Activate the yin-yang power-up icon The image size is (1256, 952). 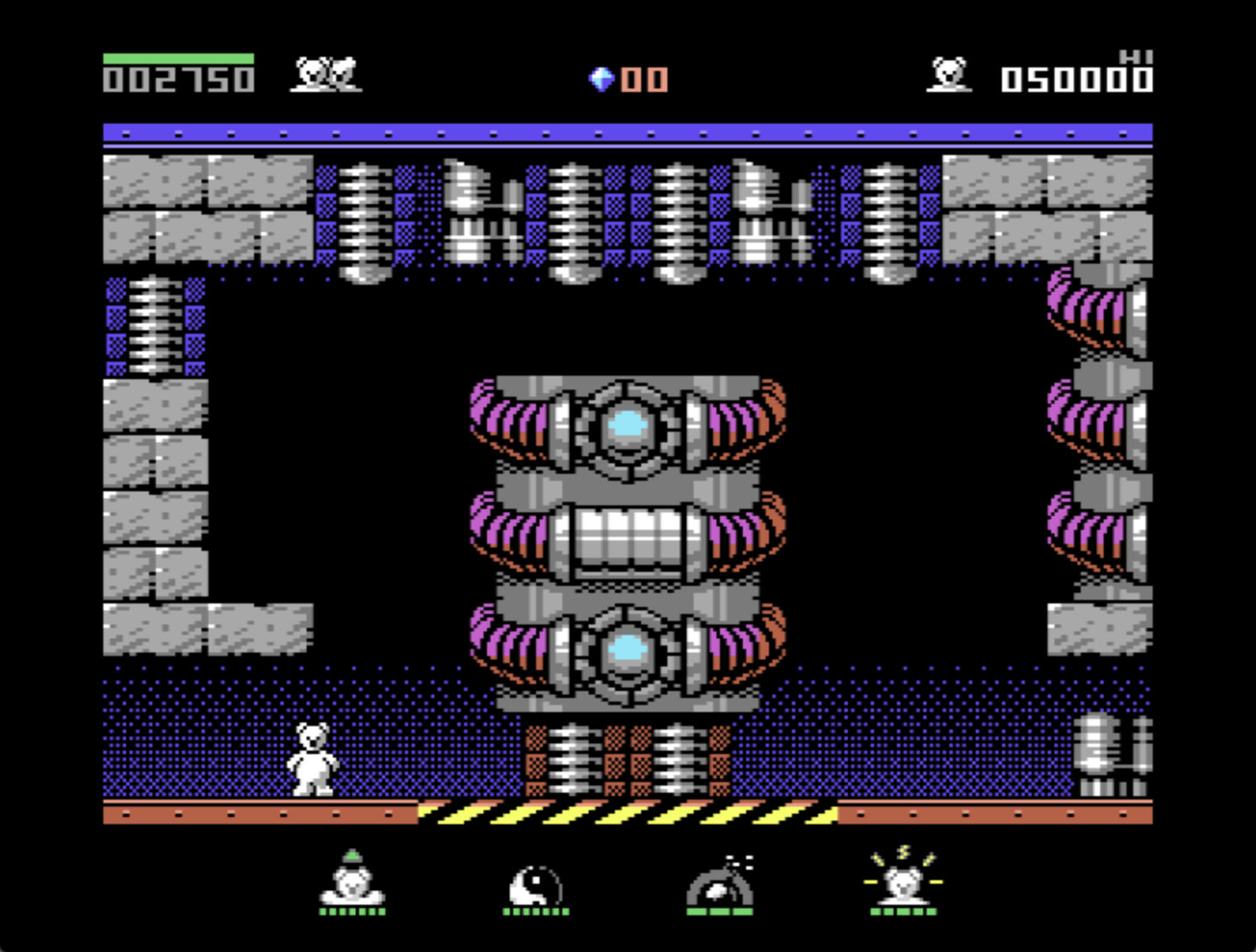pyautogui.click(x=535, y=886)
